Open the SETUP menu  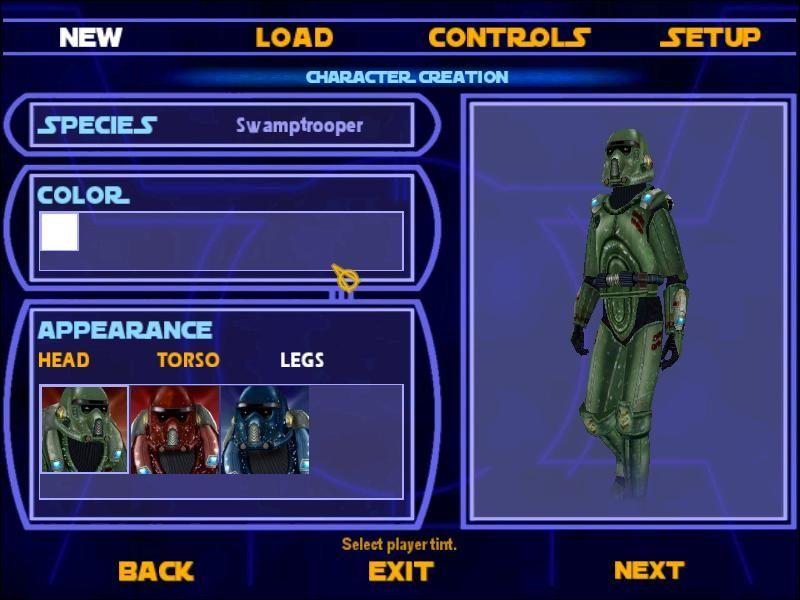point(710,38)
